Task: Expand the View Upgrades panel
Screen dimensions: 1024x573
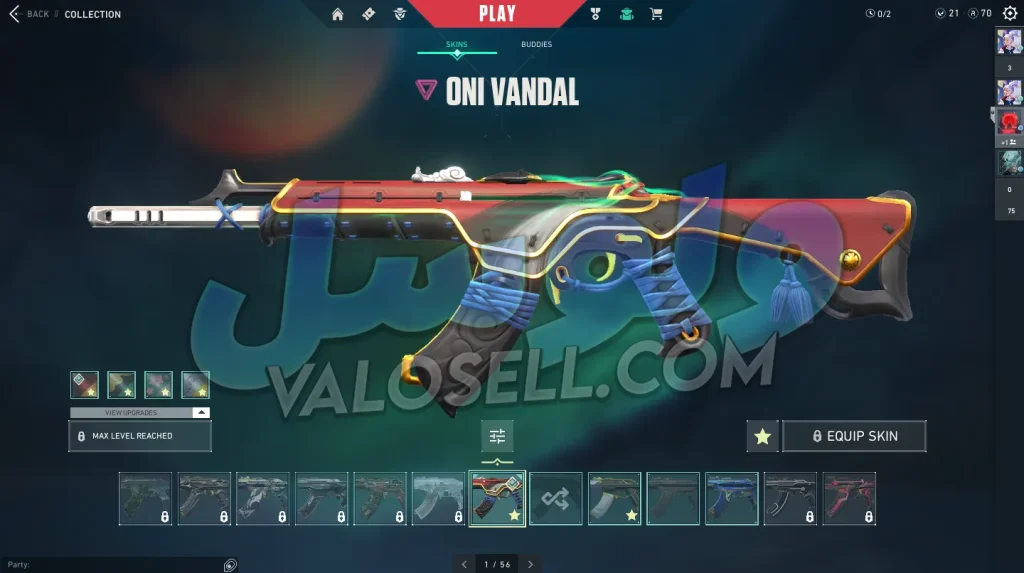Action: pos(140,412)
